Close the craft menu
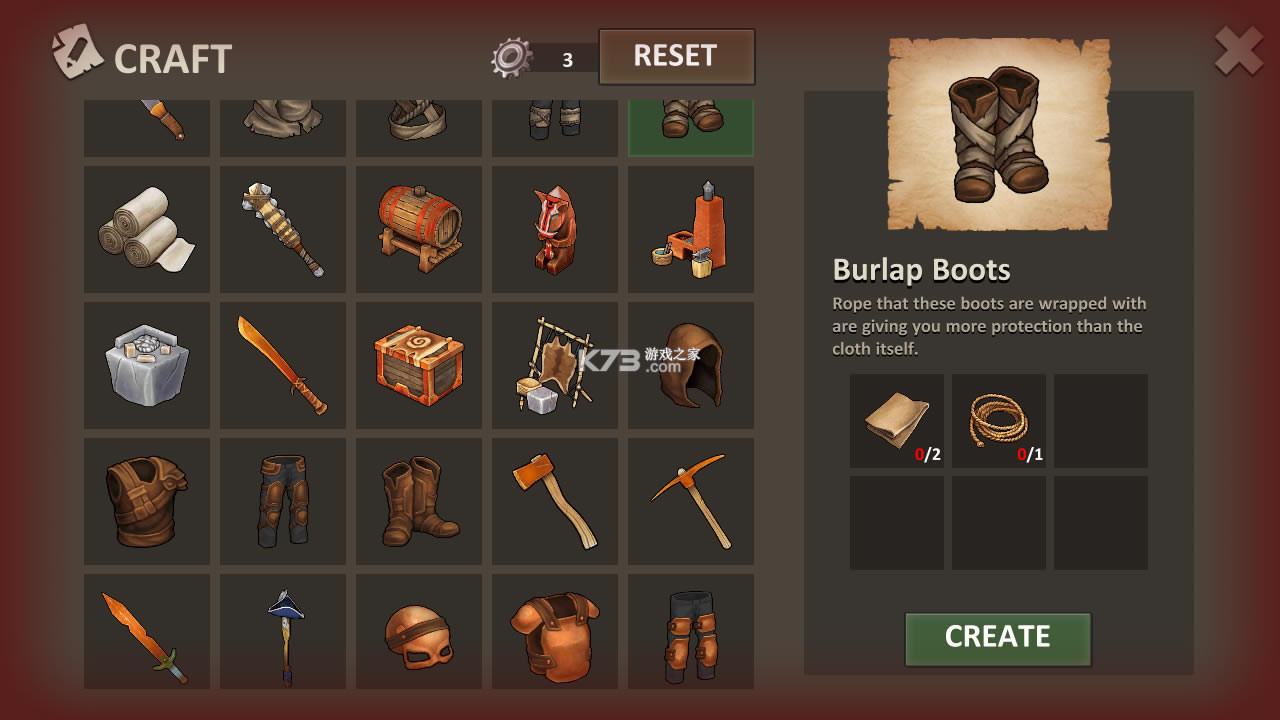Viewport: 1280px width, 720px height. [1238, 52]
